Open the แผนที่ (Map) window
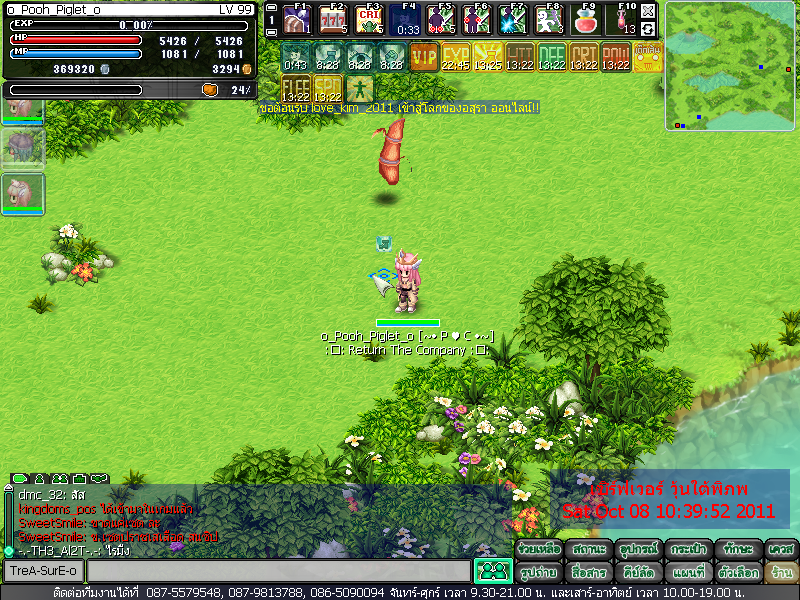This screenshot has width=800, height=600. [x=686, y=573]
